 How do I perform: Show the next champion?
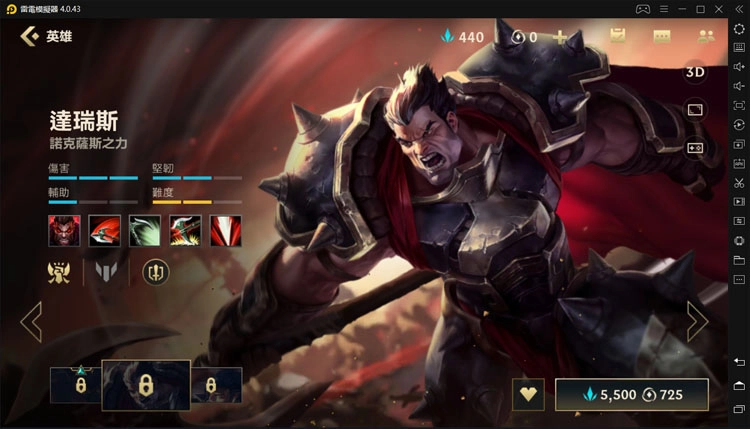(696, 322)
